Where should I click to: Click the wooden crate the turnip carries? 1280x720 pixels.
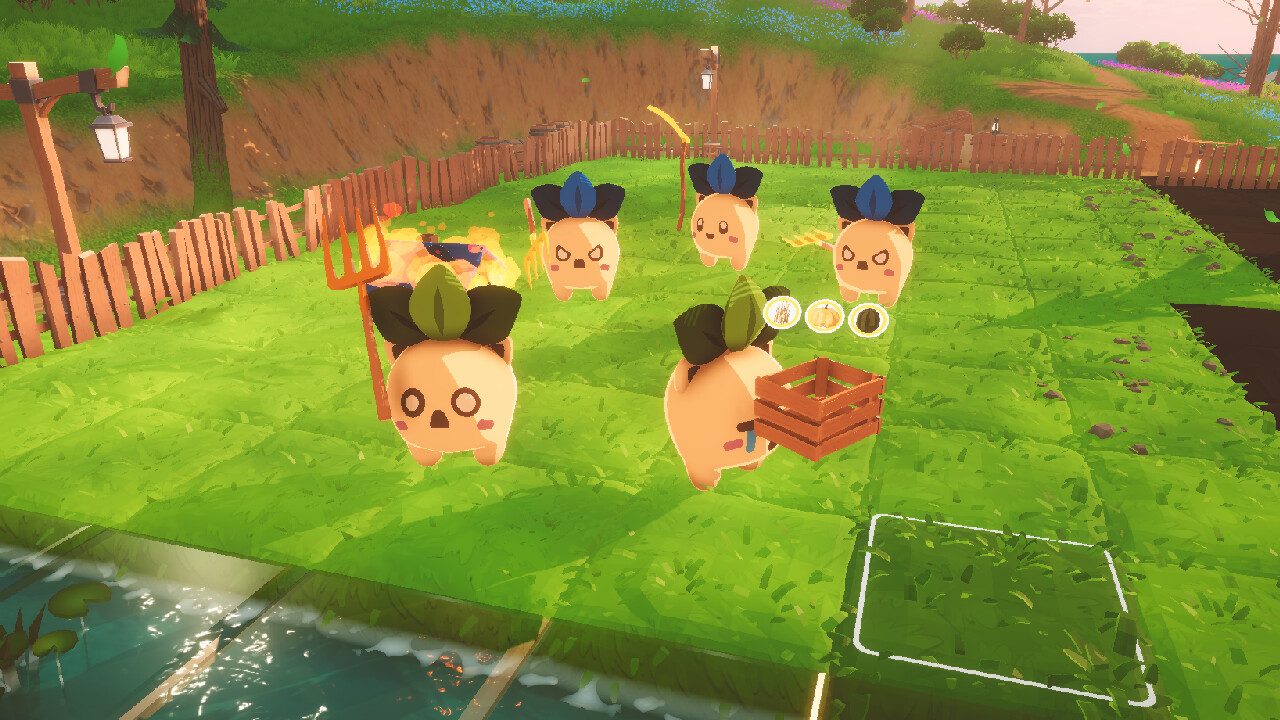click(822, 412)
